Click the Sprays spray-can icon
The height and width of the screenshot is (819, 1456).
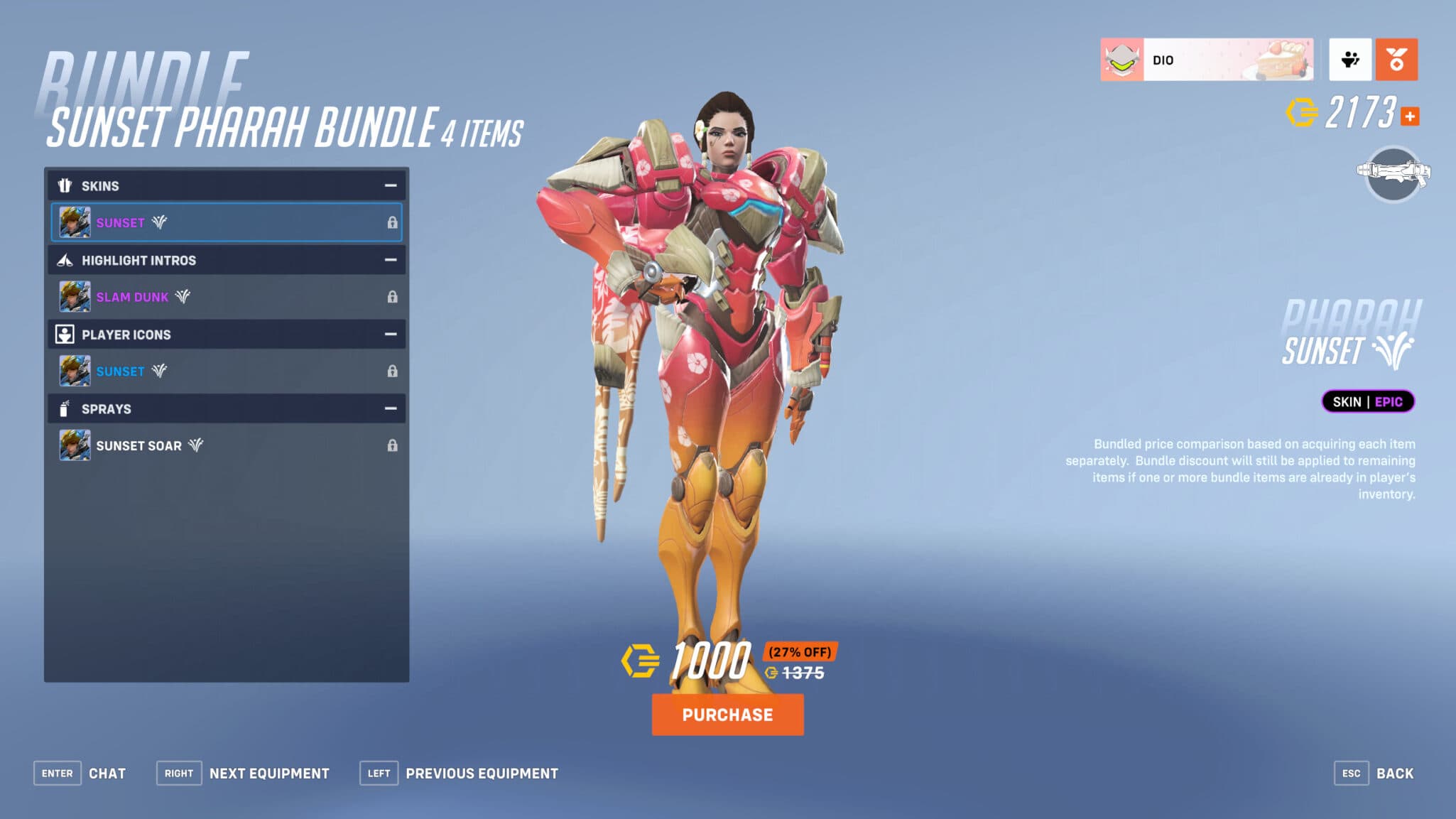click(x=63, y=408)
